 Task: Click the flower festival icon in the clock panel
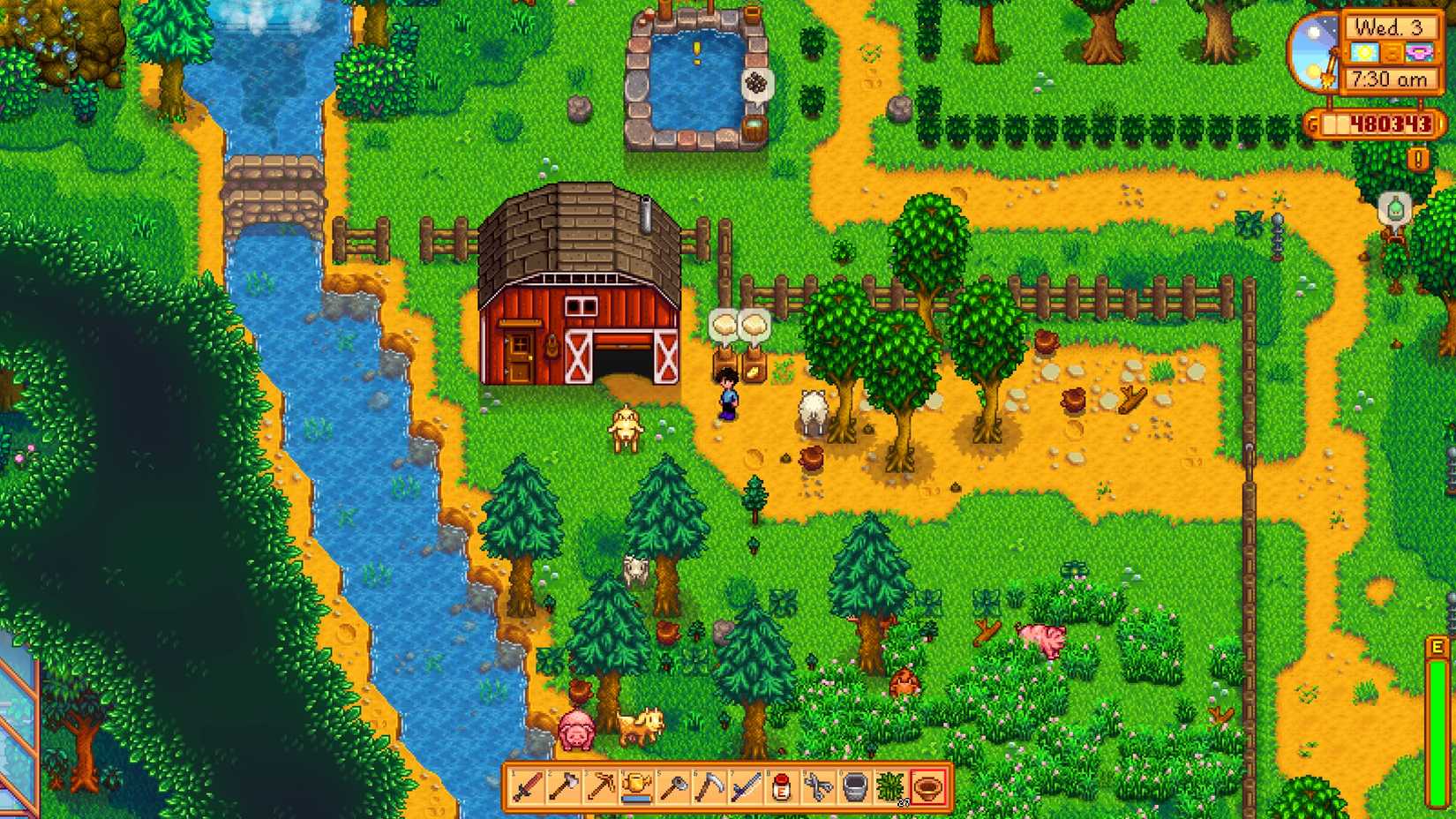tap(1419, 53)
